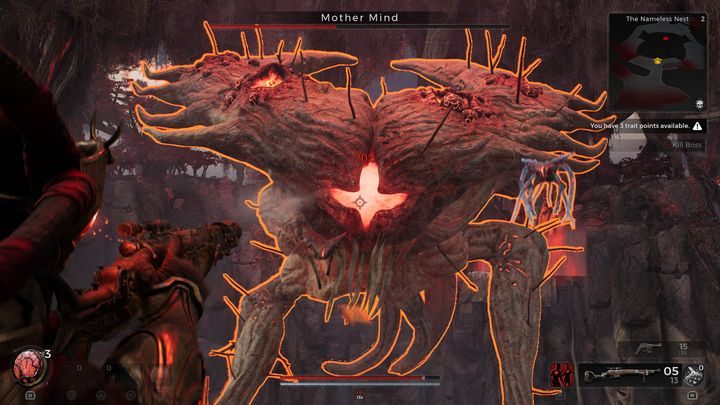Click the trait points available notification
Viewport: 720px width, 405px height.
(644, 126)
